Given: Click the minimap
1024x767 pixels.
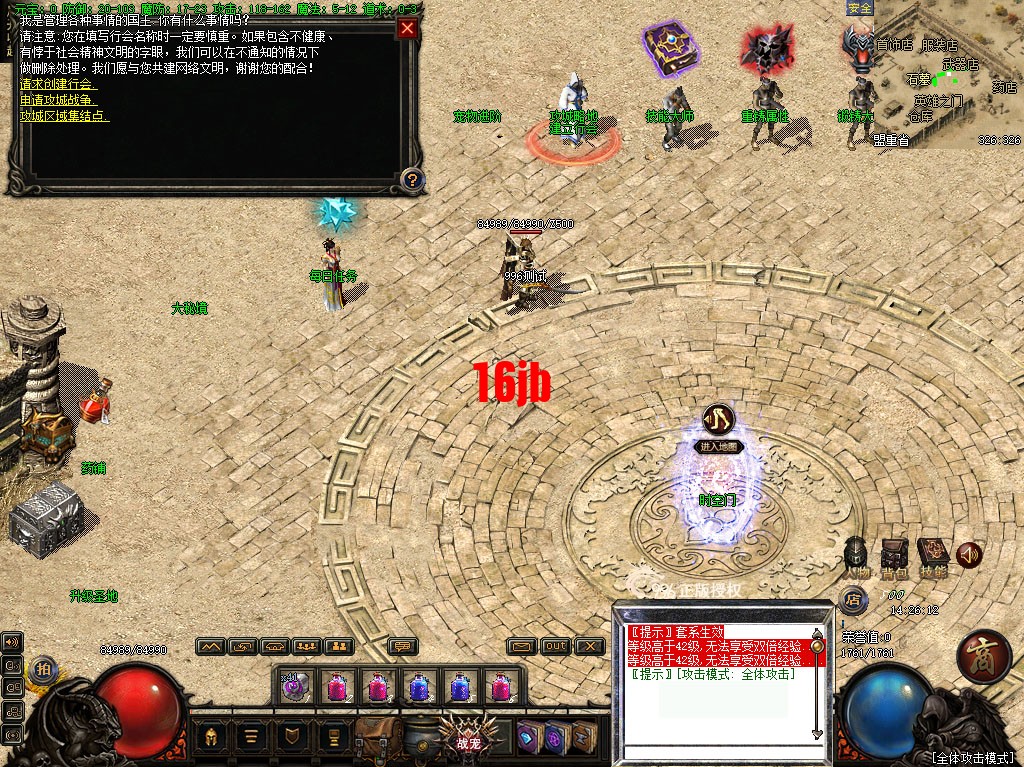Looking at the screenshot, I should 948,75.
